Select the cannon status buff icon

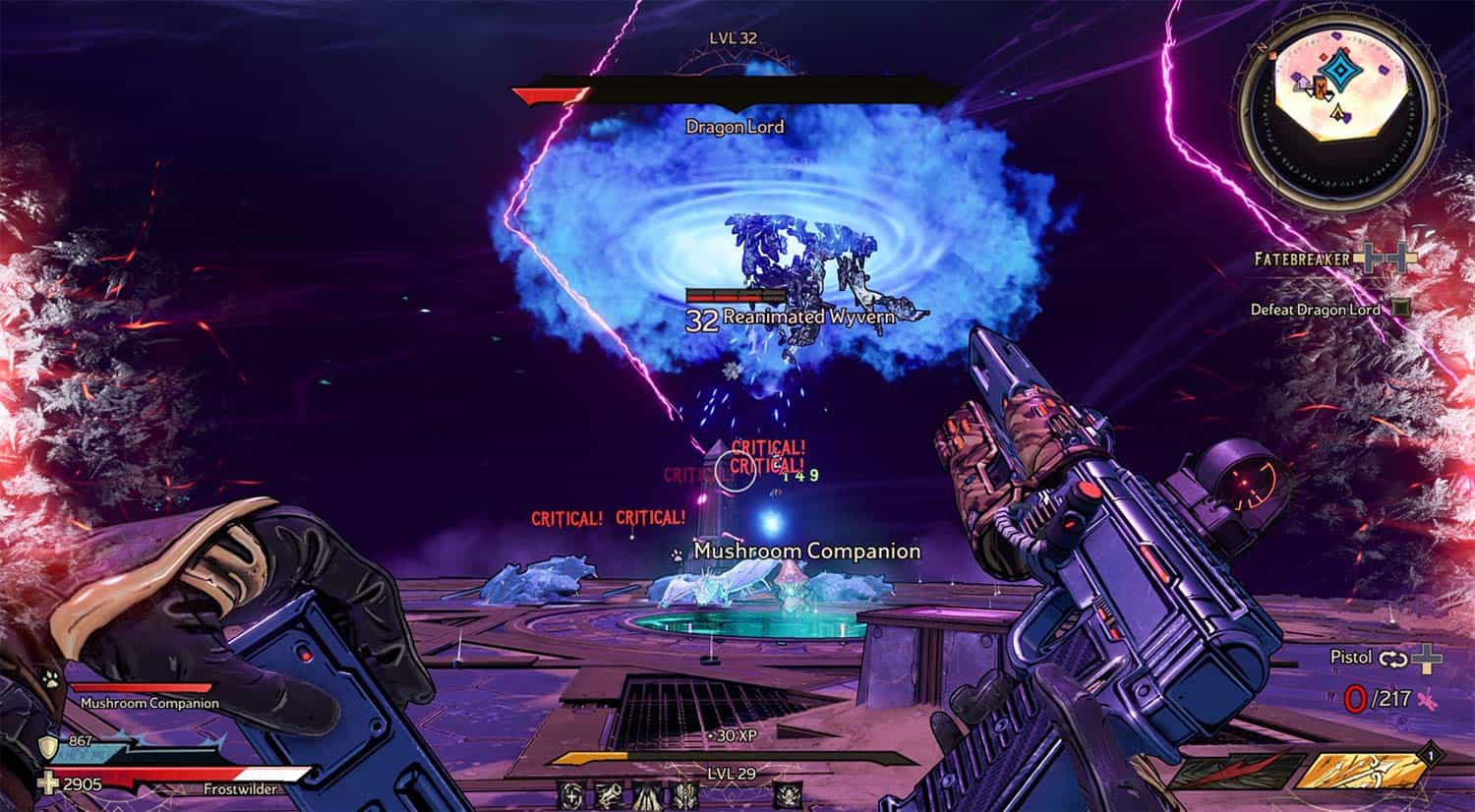(607, 793)
